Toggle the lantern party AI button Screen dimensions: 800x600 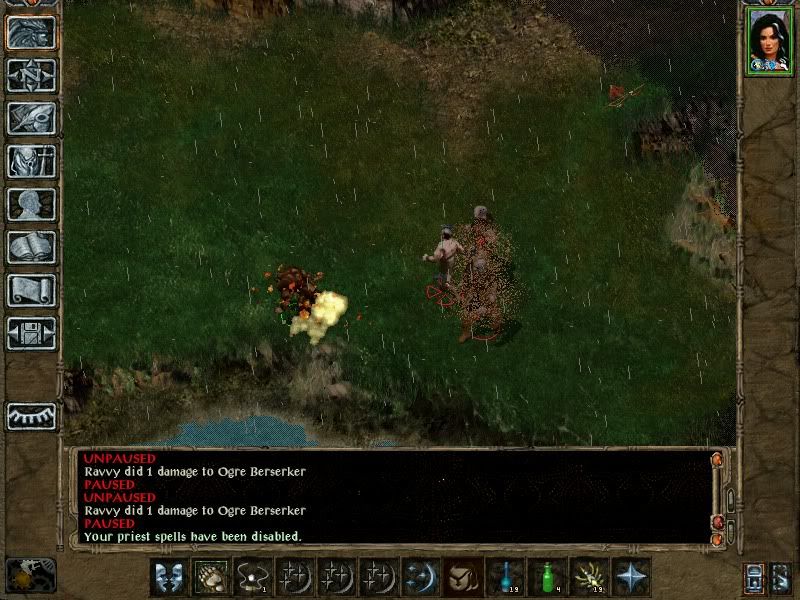(x=753, y=578)
